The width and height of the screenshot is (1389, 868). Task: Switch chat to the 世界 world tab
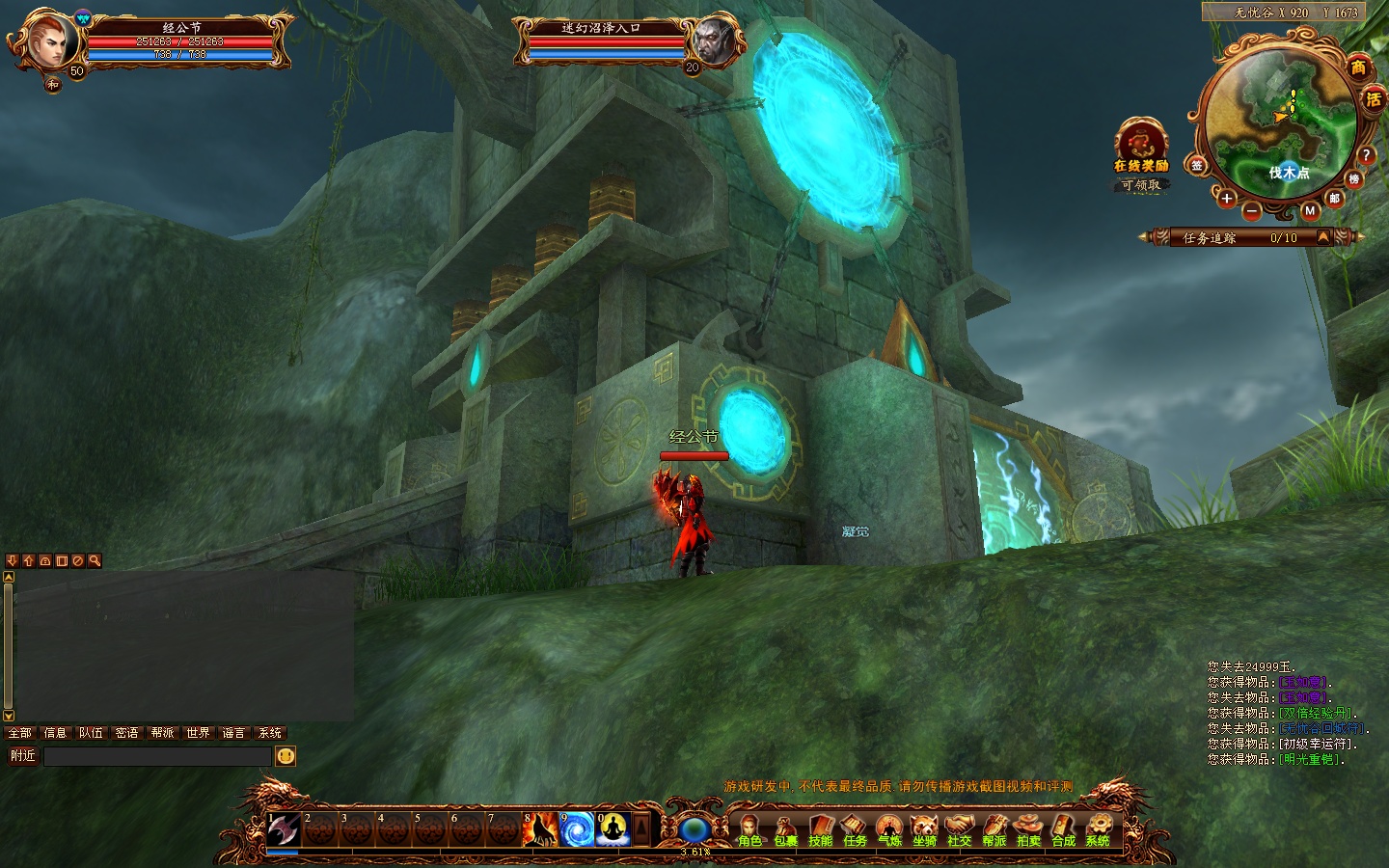click(x=198, y=733)
